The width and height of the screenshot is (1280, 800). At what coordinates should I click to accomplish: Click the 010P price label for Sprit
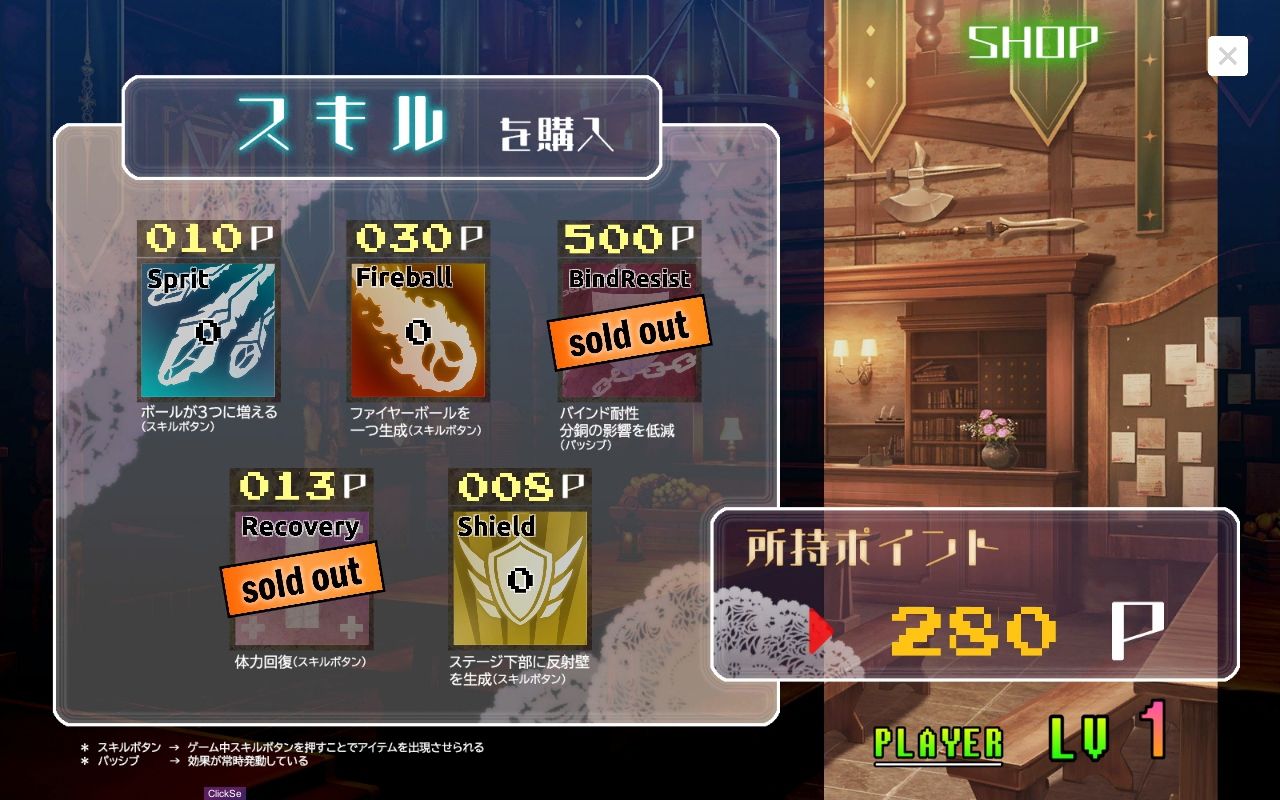[210, 239]
